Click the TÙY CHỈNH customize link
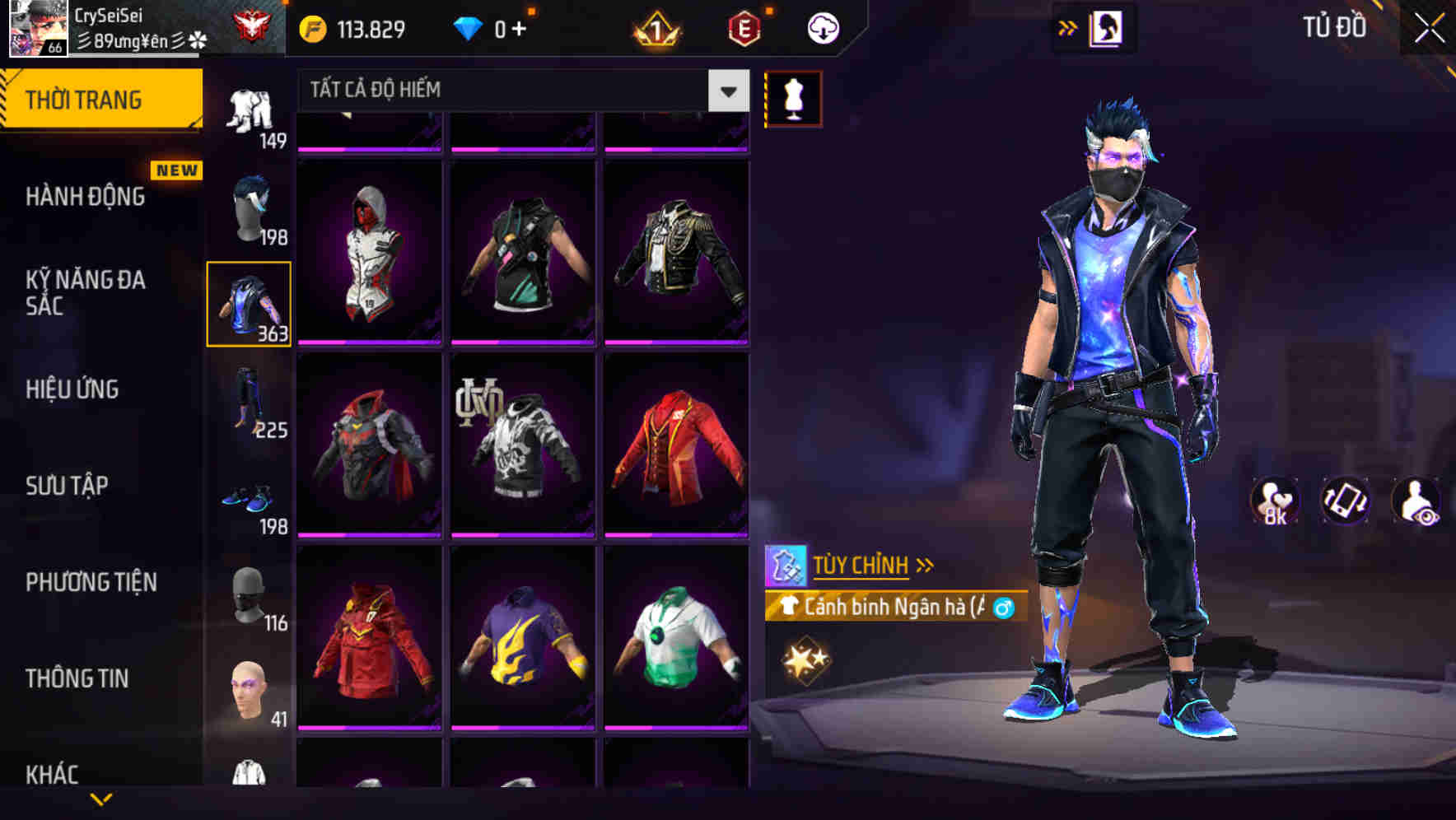This screenshot has width=1456, height=820. (861, 565)
